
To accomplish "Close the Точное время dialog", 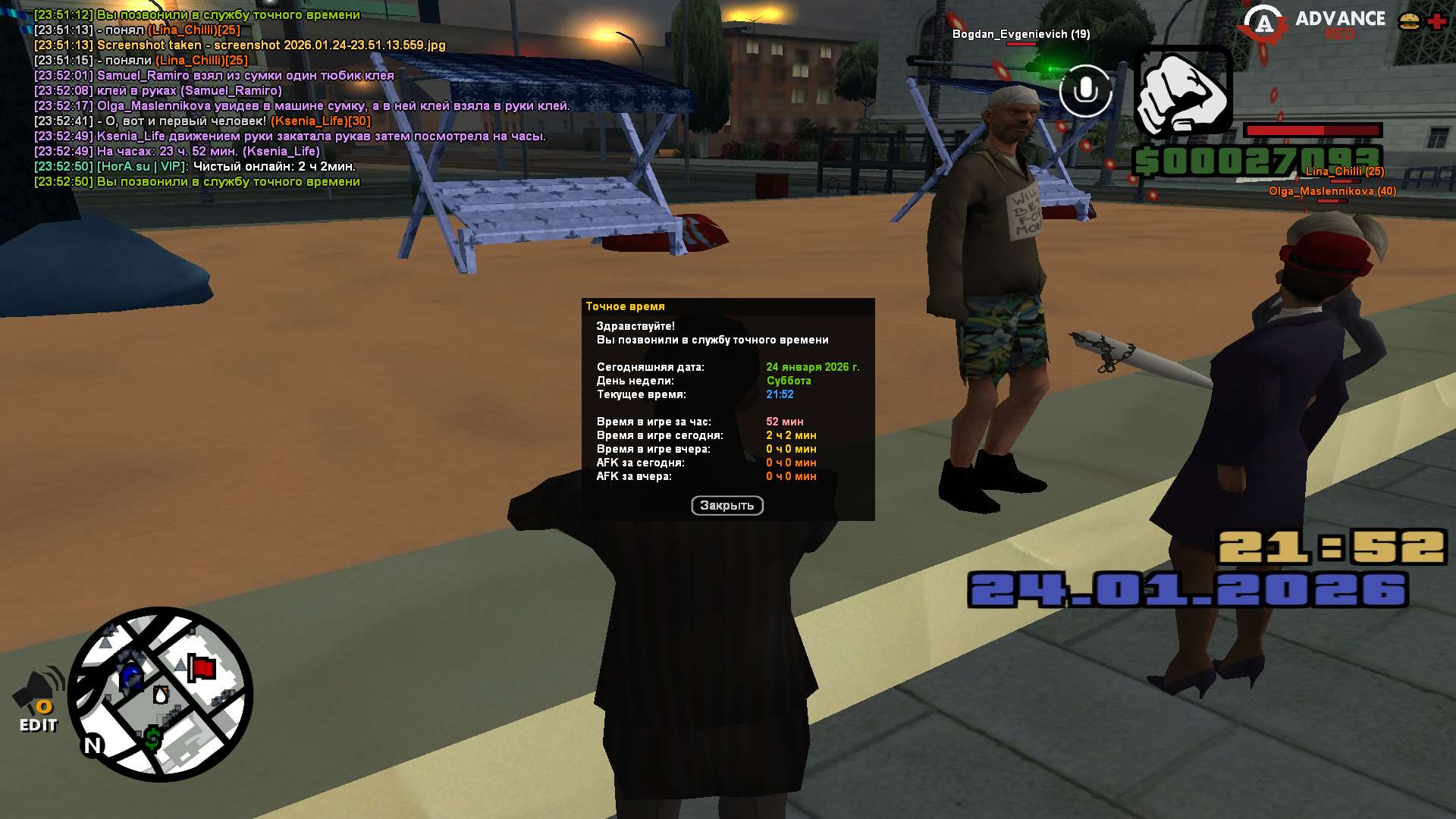I will pyautogui.click(x=726, y=506).
